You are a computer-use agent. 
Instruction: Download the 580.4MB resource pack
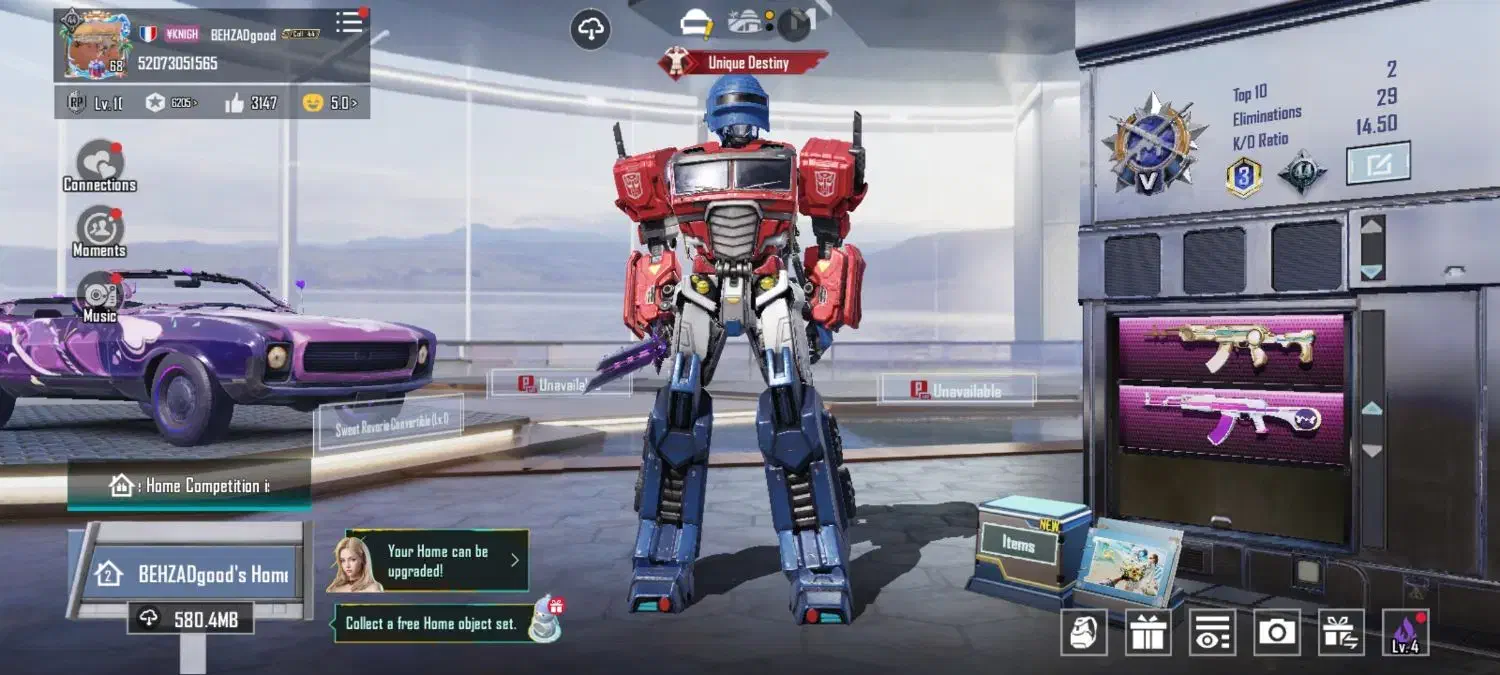pos(191,619)
